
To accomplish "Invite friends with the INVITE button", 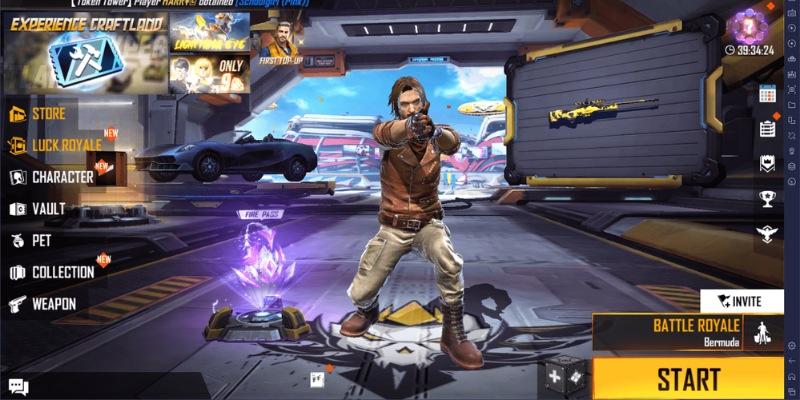I will pyautogui.click(x=742, y=301).
